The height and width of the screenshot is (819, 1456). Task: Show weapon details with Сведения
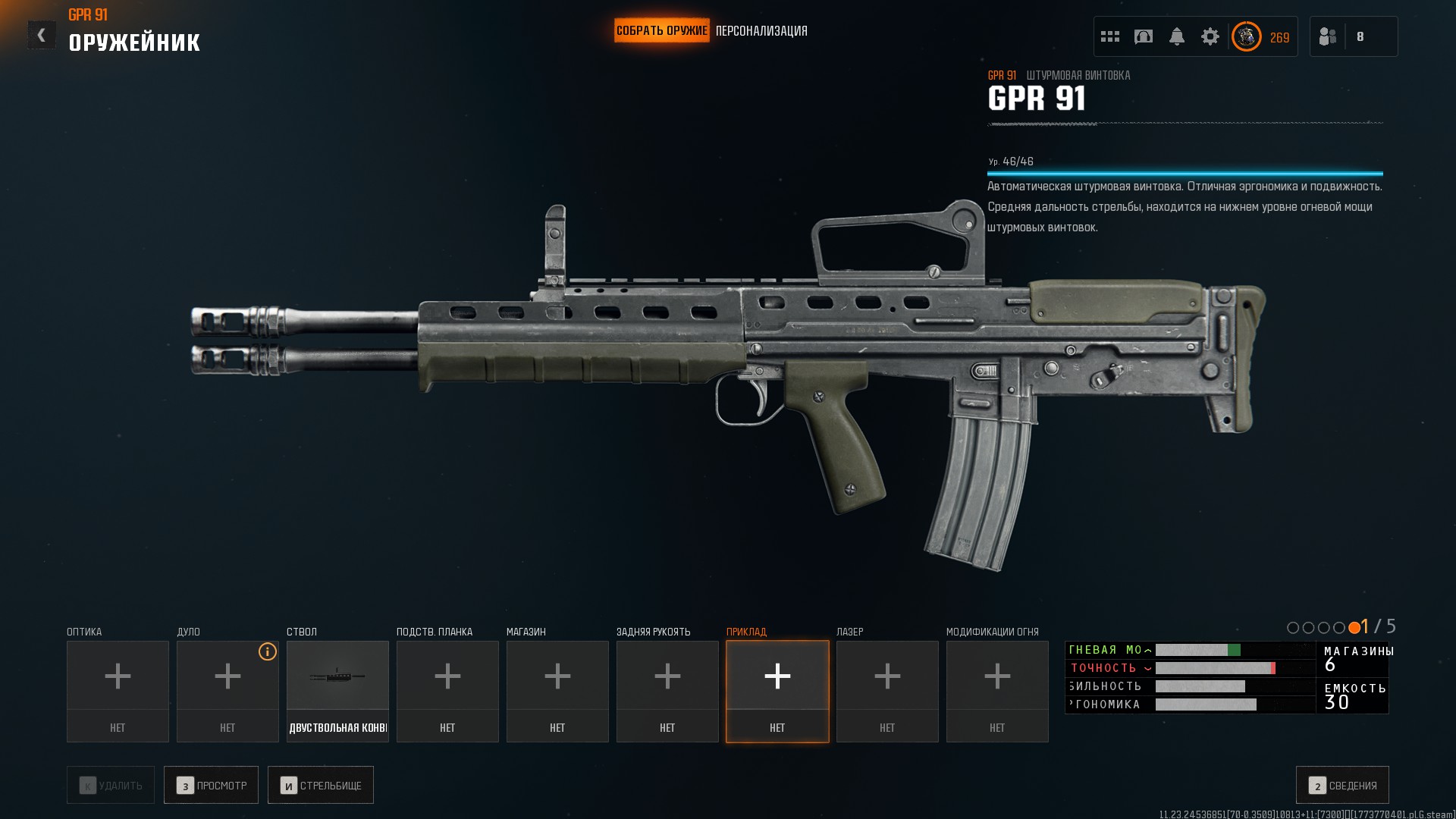click(x=1342, y=785)
